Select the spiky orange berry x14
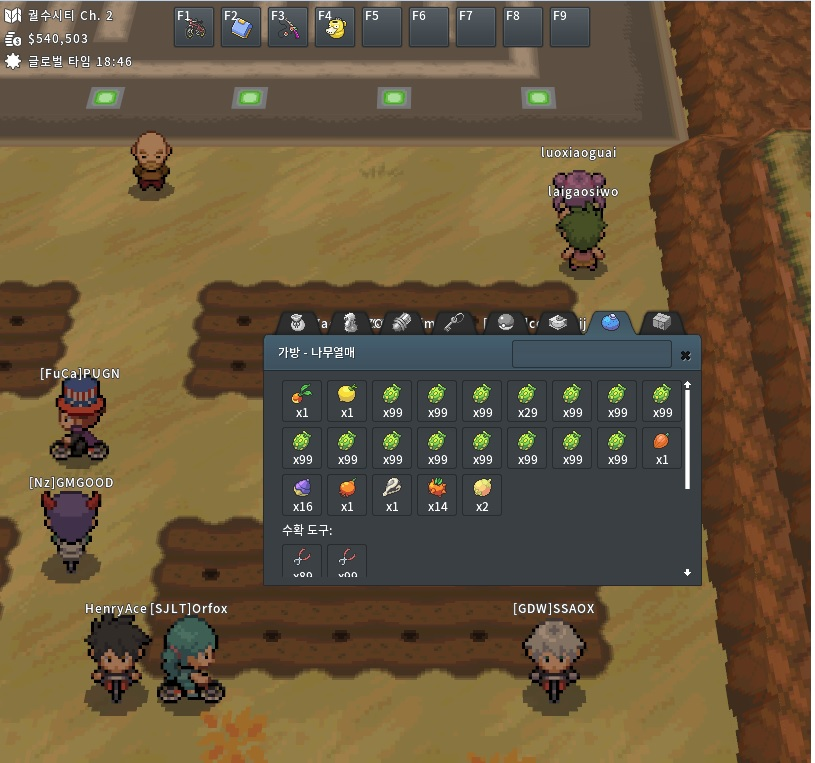815x763 pixels. pos(437,495)
